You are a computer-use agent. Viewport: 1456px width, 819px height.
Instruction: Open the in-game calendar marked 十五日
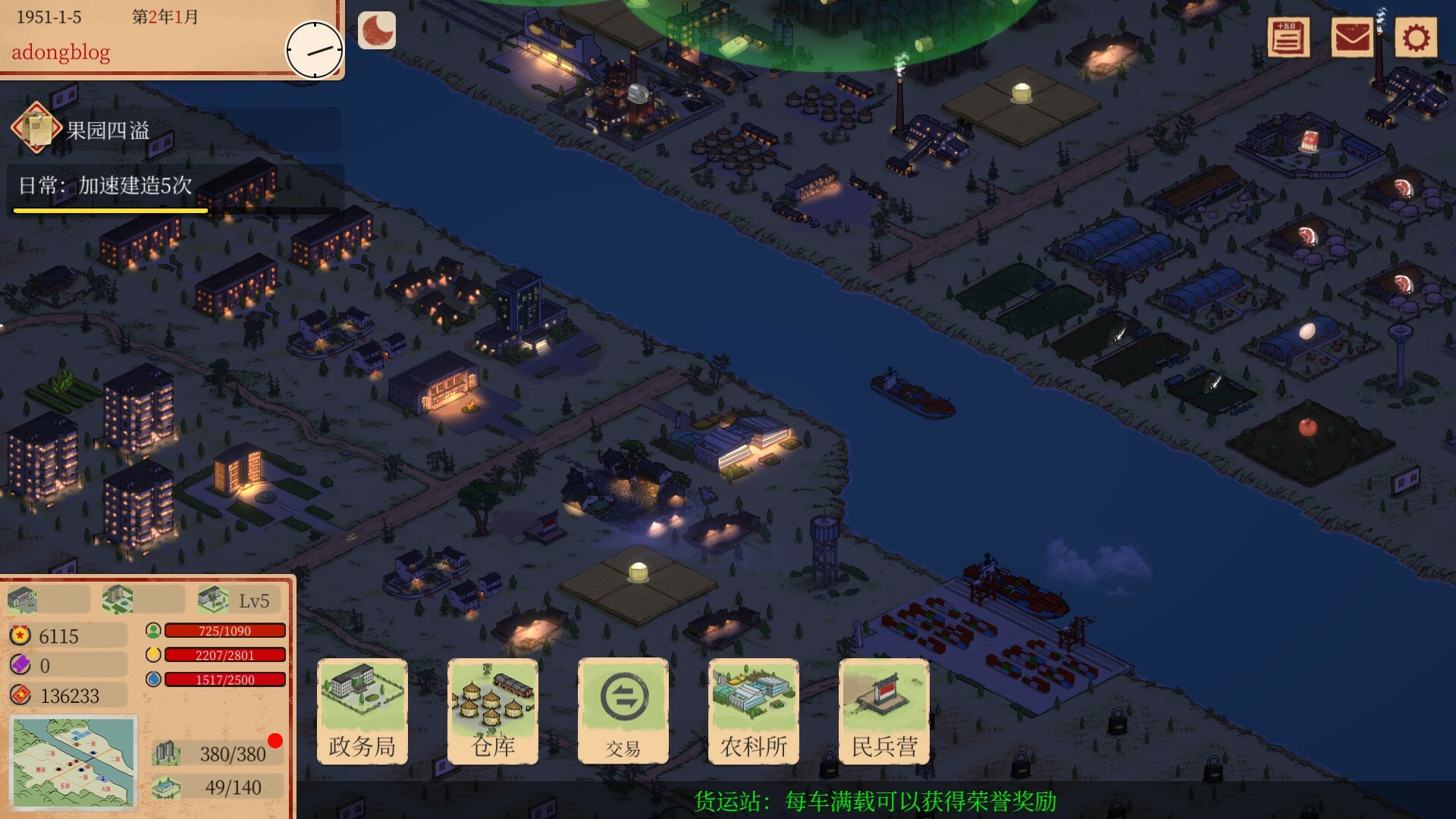1289,38
